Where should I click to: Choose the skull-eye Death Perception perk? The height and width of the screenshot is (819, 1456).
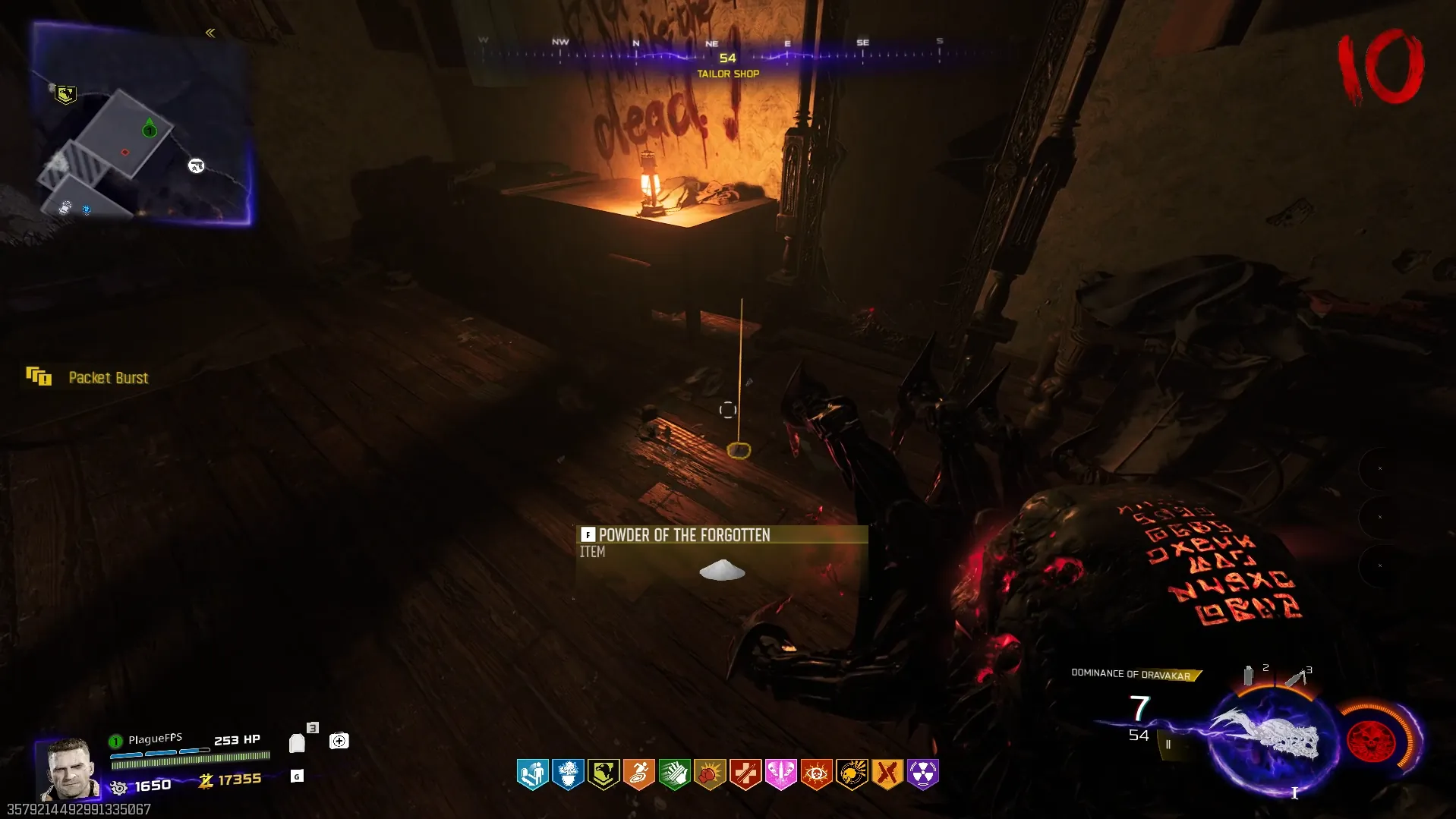point(816,774)
